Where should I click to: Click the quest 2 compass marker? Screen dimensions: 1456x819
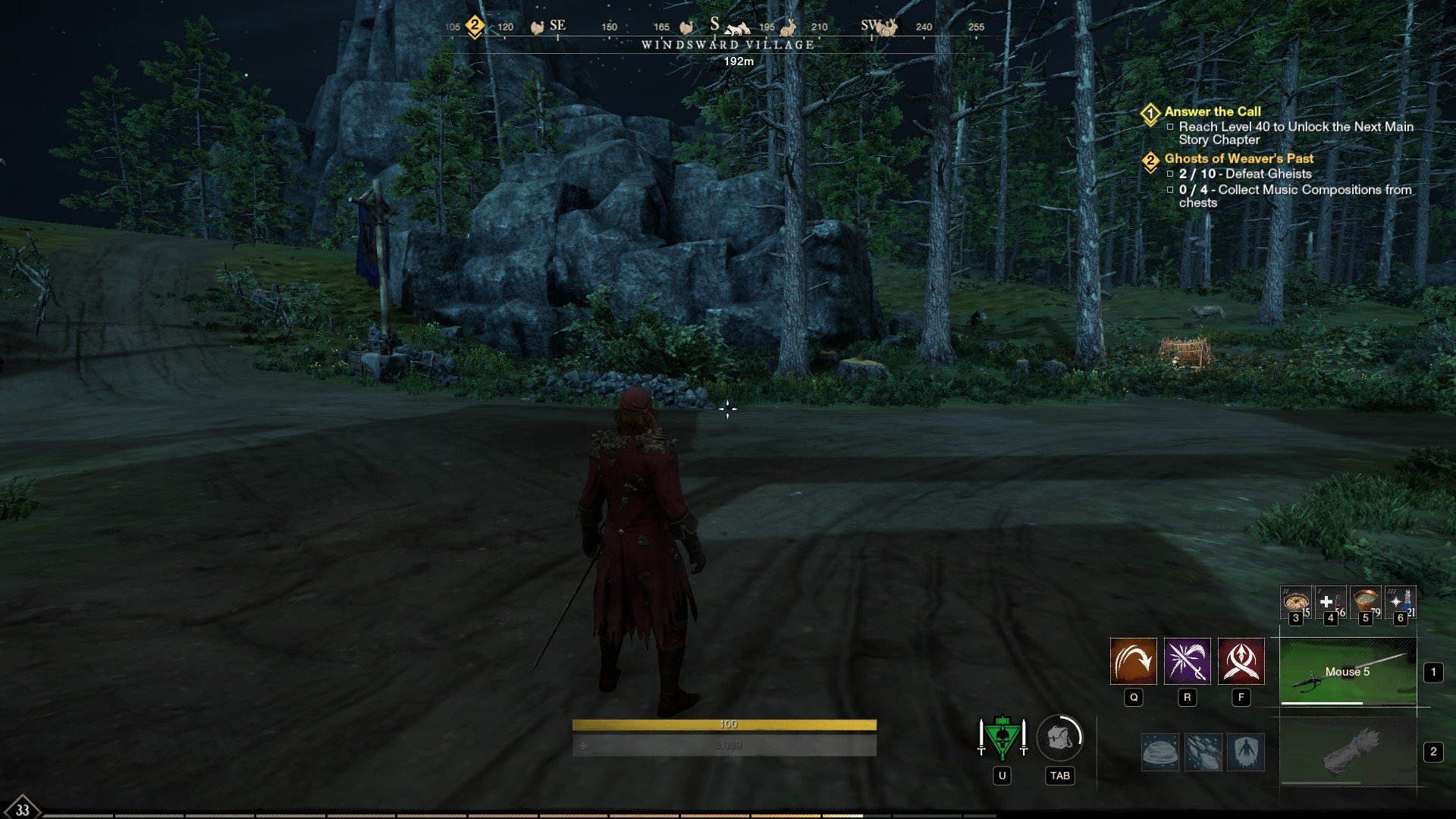(x=475, y=26)
